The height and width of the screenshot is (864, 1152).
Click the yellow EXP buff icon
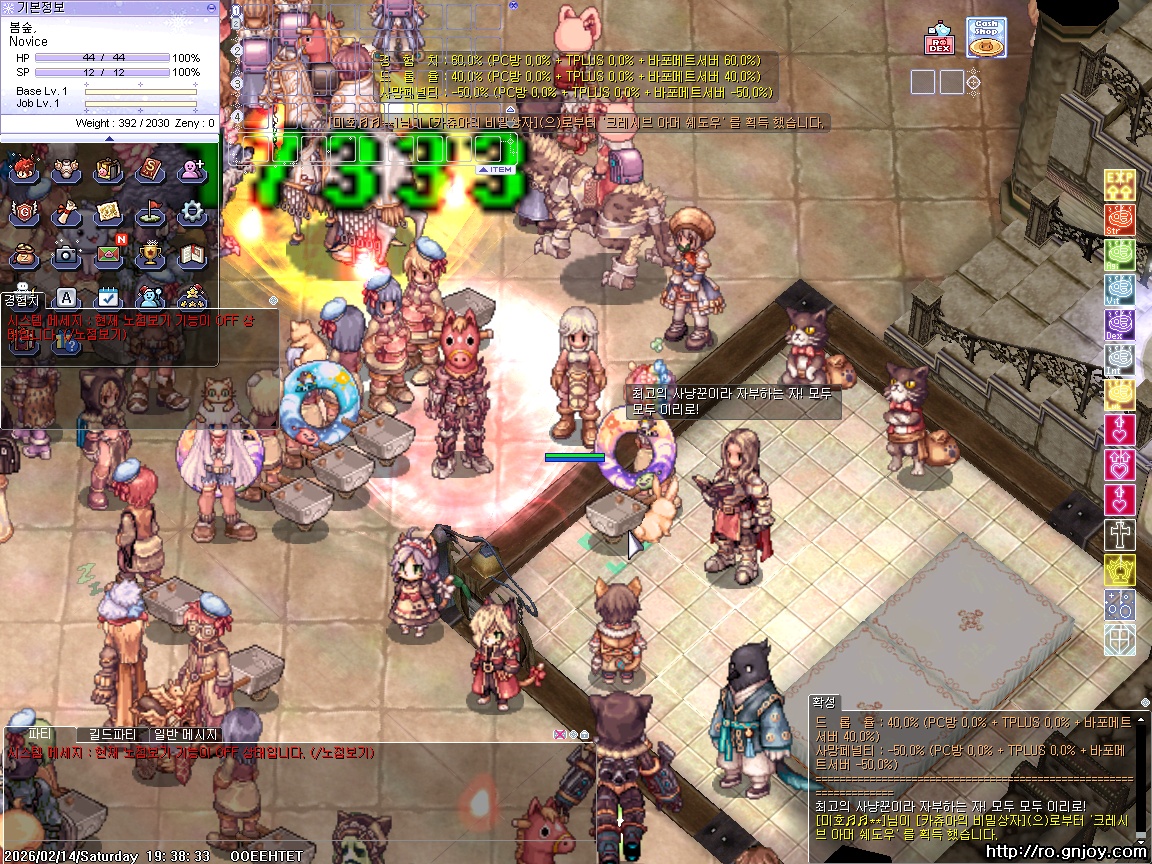coord(1119,185)
